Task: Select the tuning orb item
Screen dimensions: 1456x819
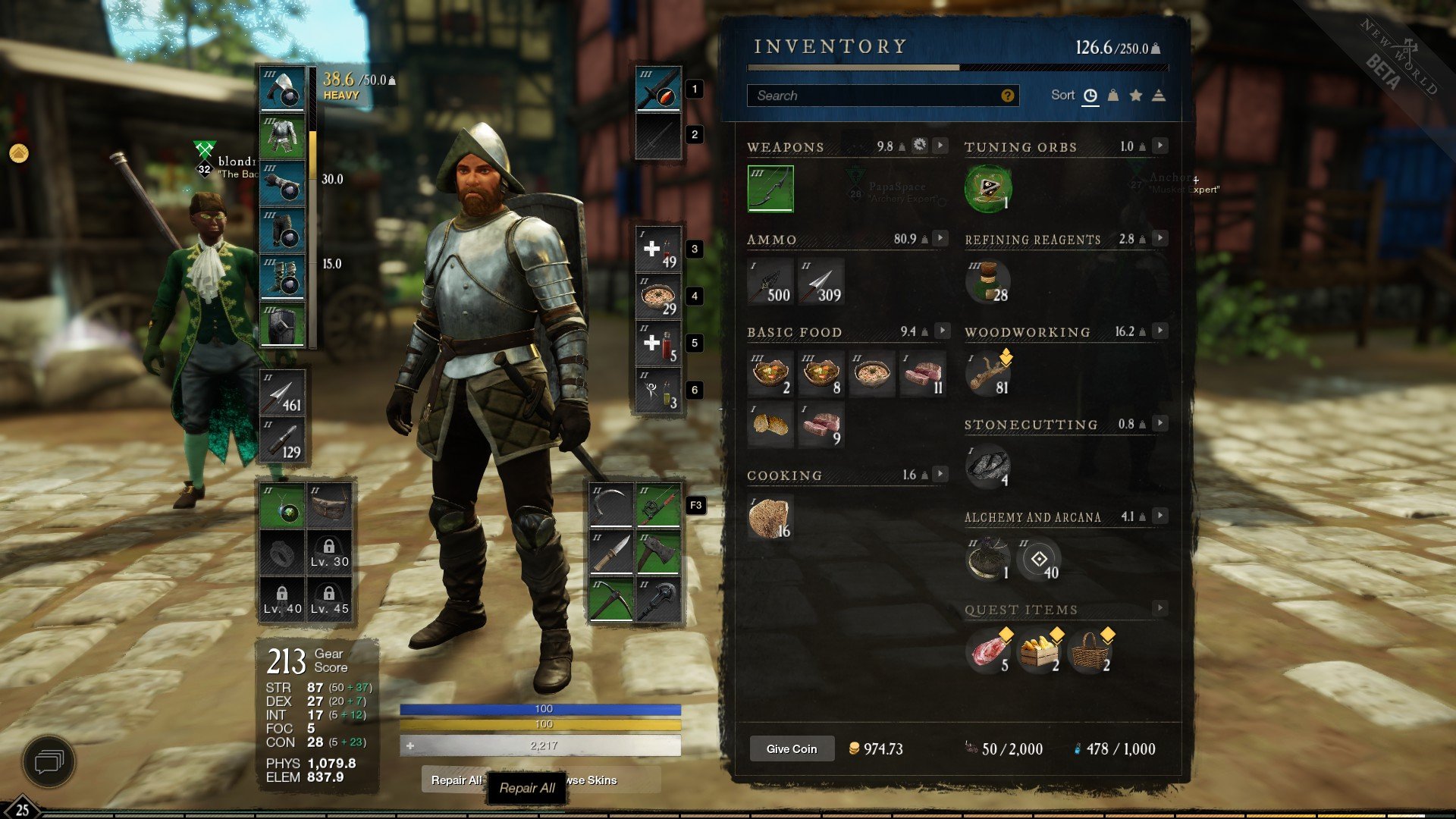Action: [987, 188]
